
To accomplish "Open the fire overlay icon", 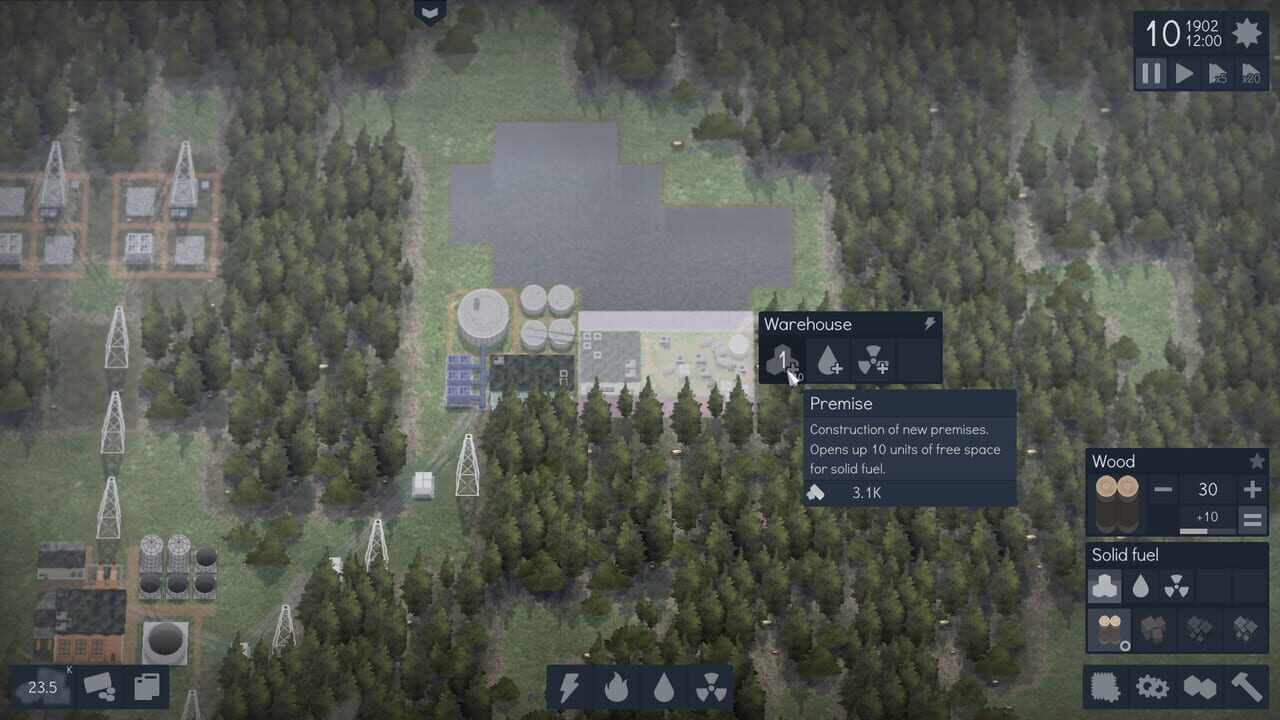I will (x=618, y=688).
